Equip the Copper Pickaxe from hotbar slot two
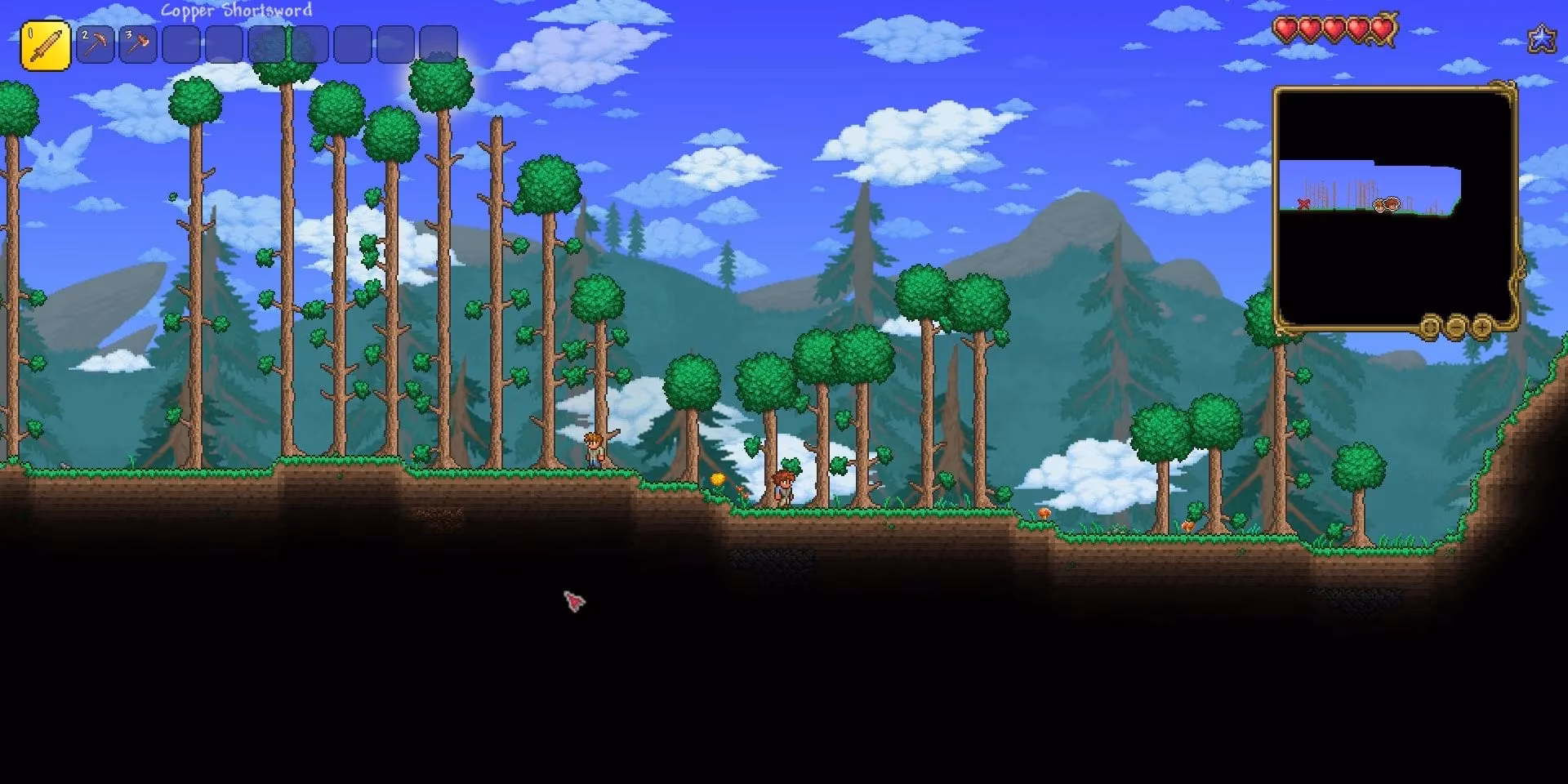 coord(94,43)
